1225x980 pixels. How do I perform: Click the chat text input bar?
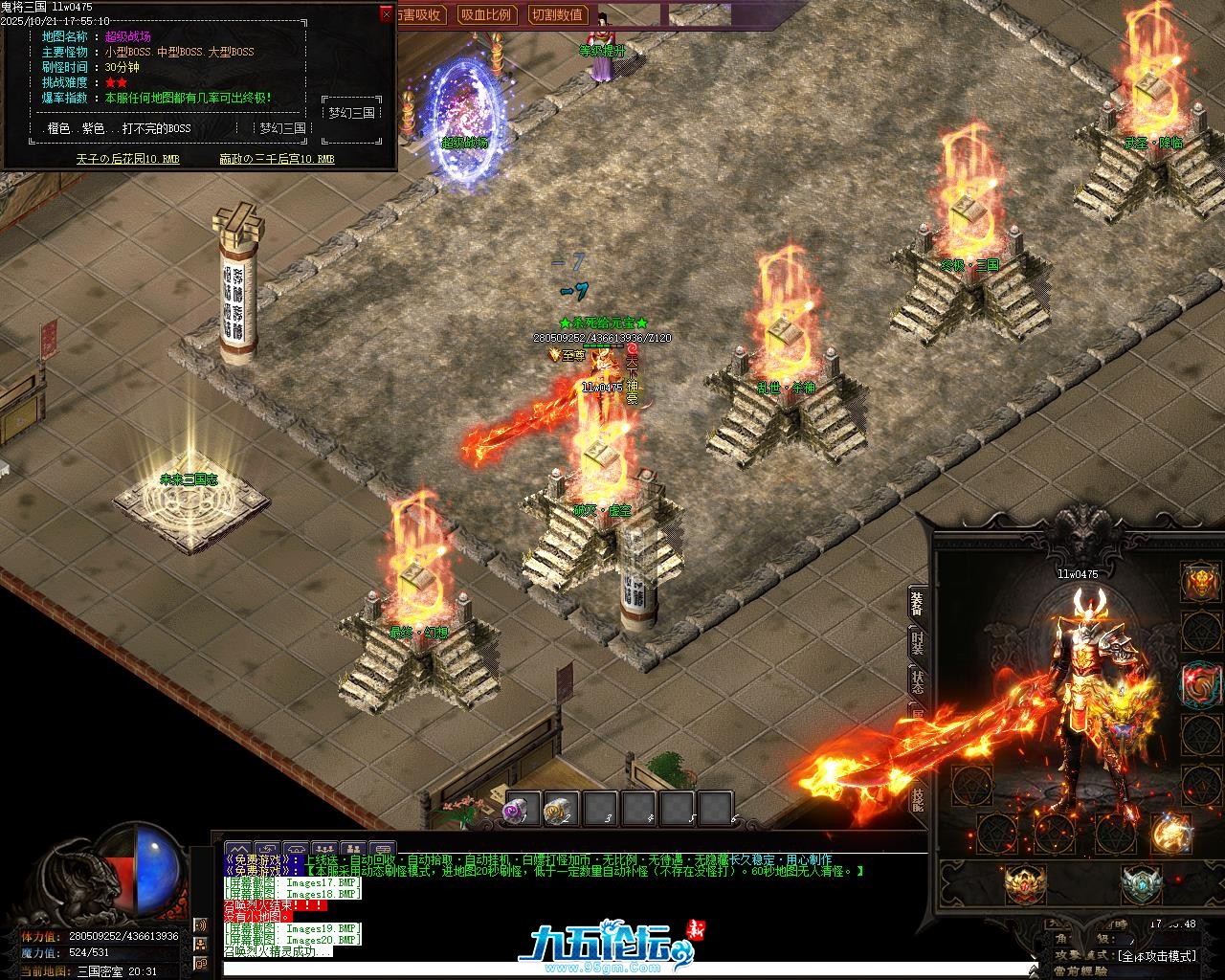coord(622,969)
